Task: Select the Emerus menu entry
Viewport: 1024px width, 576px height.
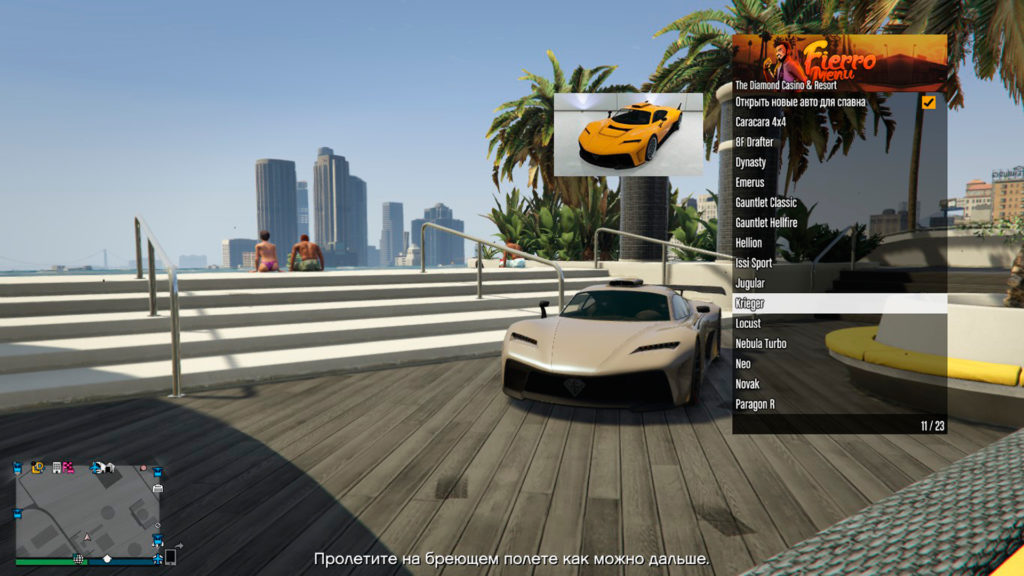Action: pyautogui.click(x=750, y=183)
